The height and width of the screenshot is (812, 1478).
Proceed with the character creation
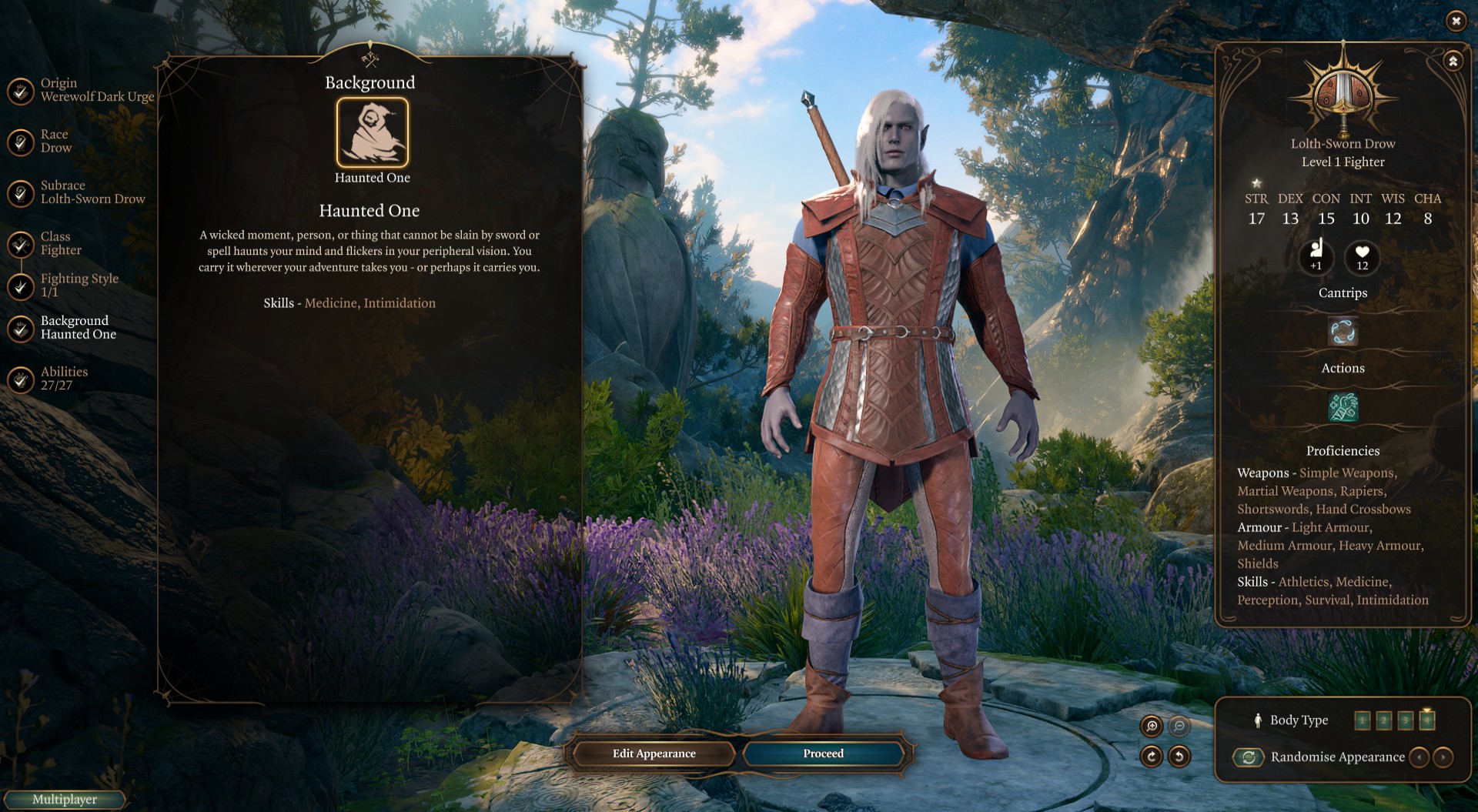pos(823,754)
